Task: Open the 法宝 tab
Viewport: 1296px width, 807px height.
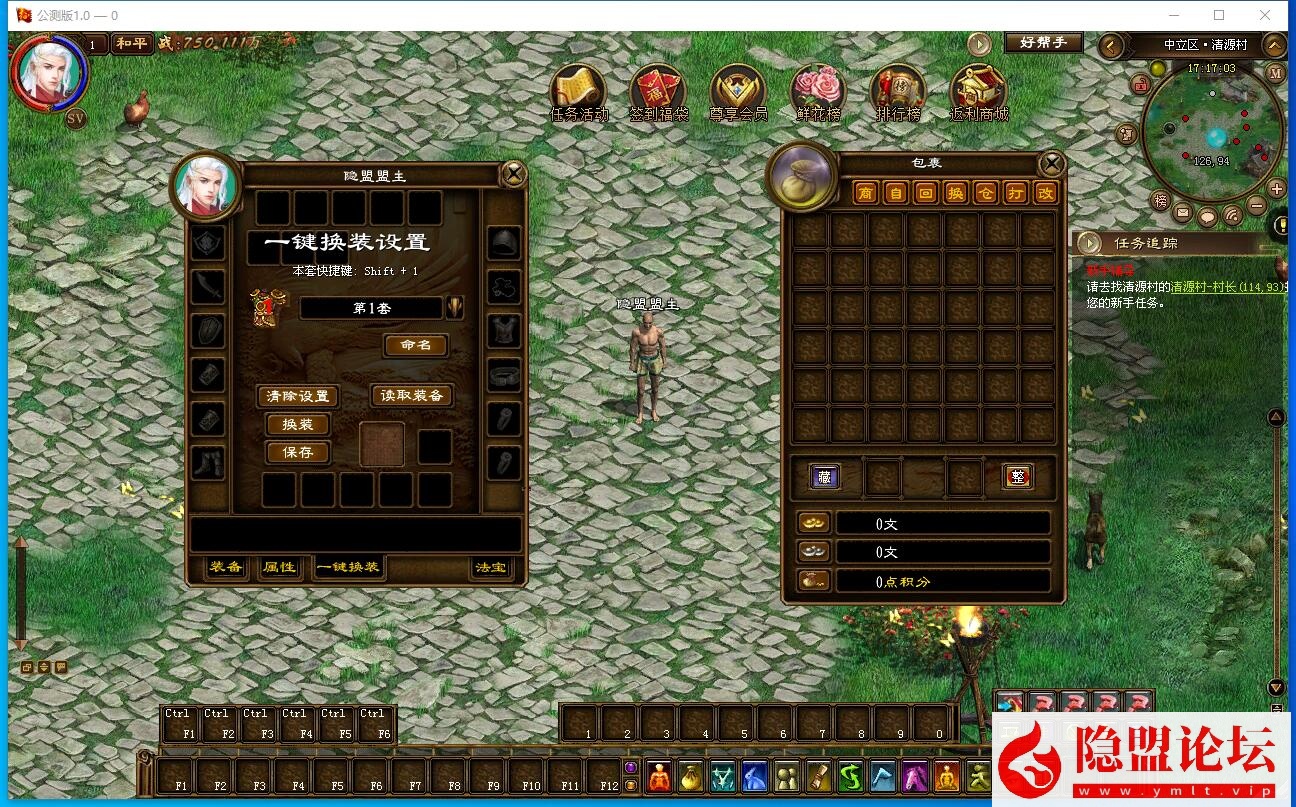Action: point(491,567)
